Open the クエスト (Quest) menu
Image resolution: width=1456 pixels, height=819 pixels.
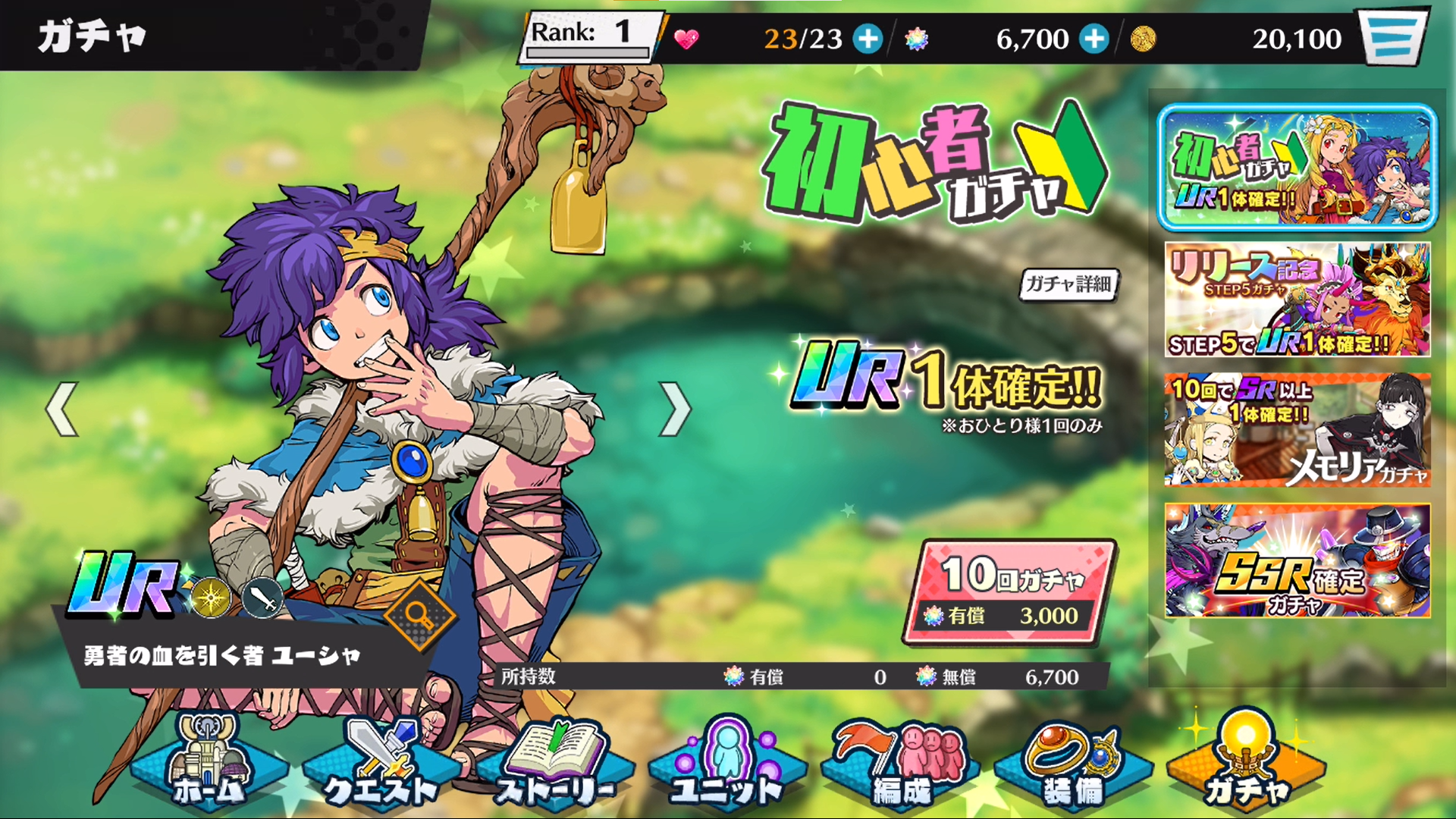[379, 766]
